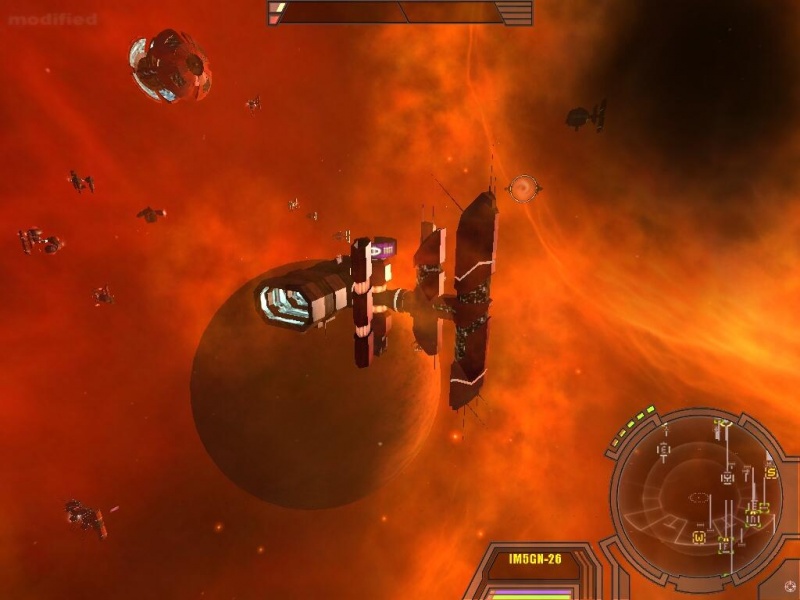Screen dimensions: 800x600
Task: Pick the yellow W marker on radar
Action: point(699,538)
